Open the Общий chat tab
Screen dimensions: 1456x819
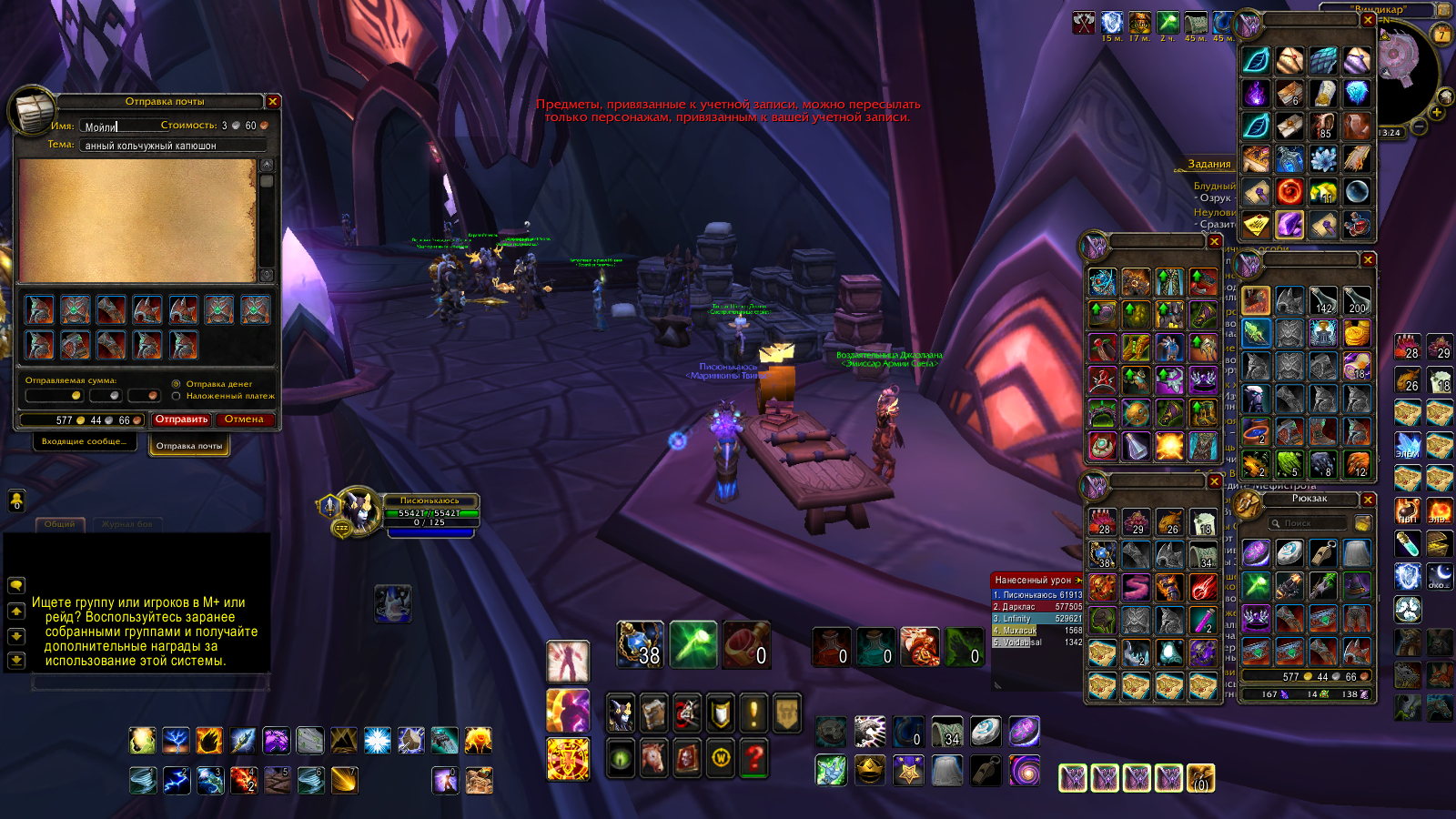pyautogui.click(x=60, y=524)
